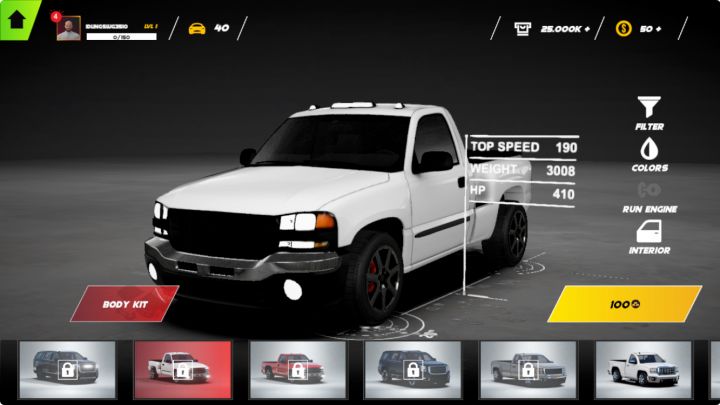Add more cash using the 25.000K plus
Screen dimensions: 720x405
tap(553, 28)
